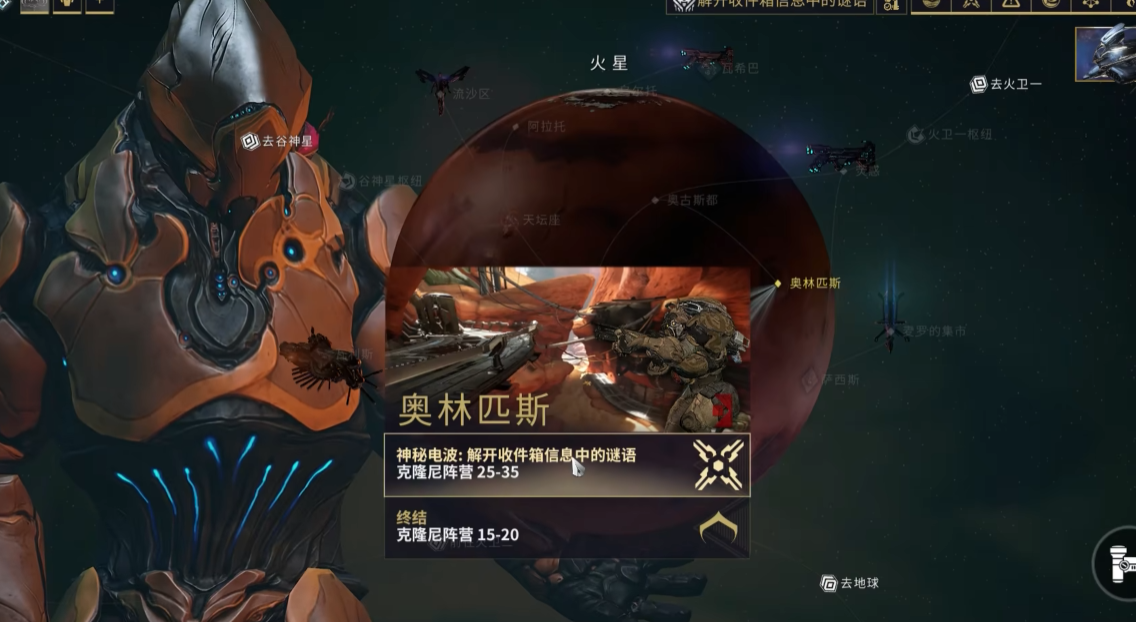1136x622 pixels.
Task: Select the 奥古斯都 mission node
Action: point(658,200)
